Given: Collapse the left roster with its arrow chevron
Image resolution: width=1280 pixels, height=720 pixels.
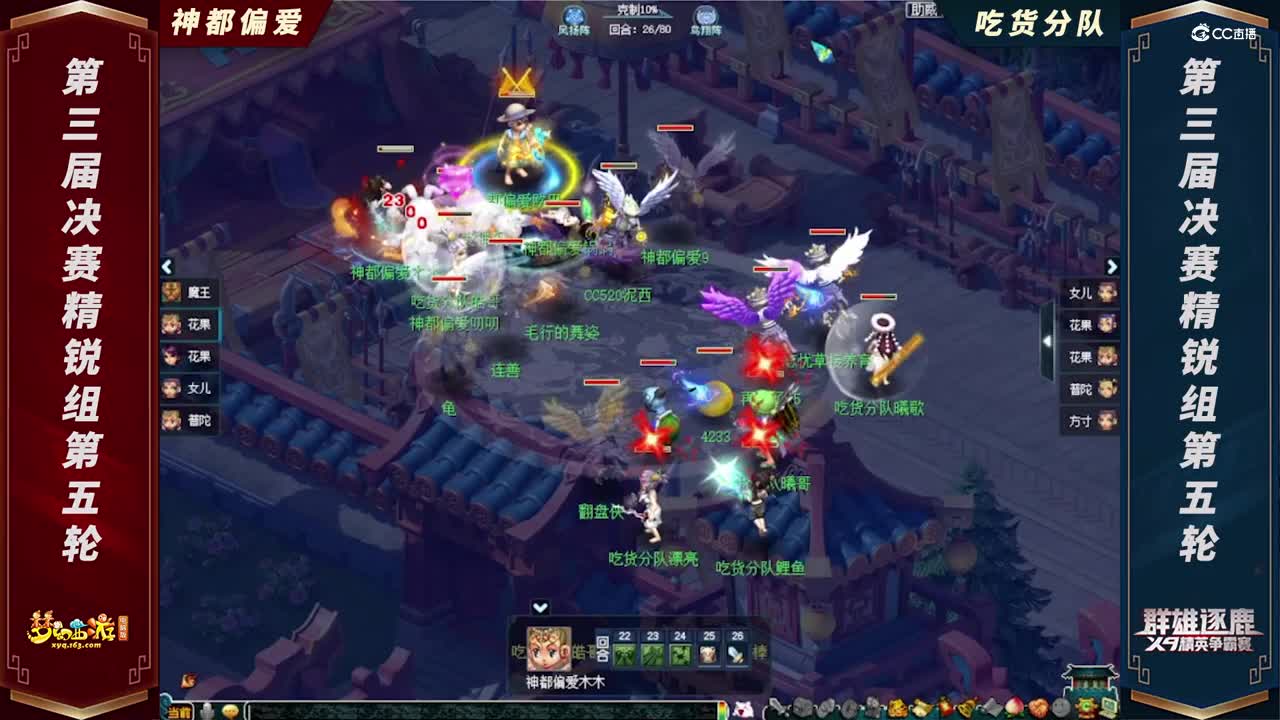Looking at the screenshot, I should pos(165,267).
